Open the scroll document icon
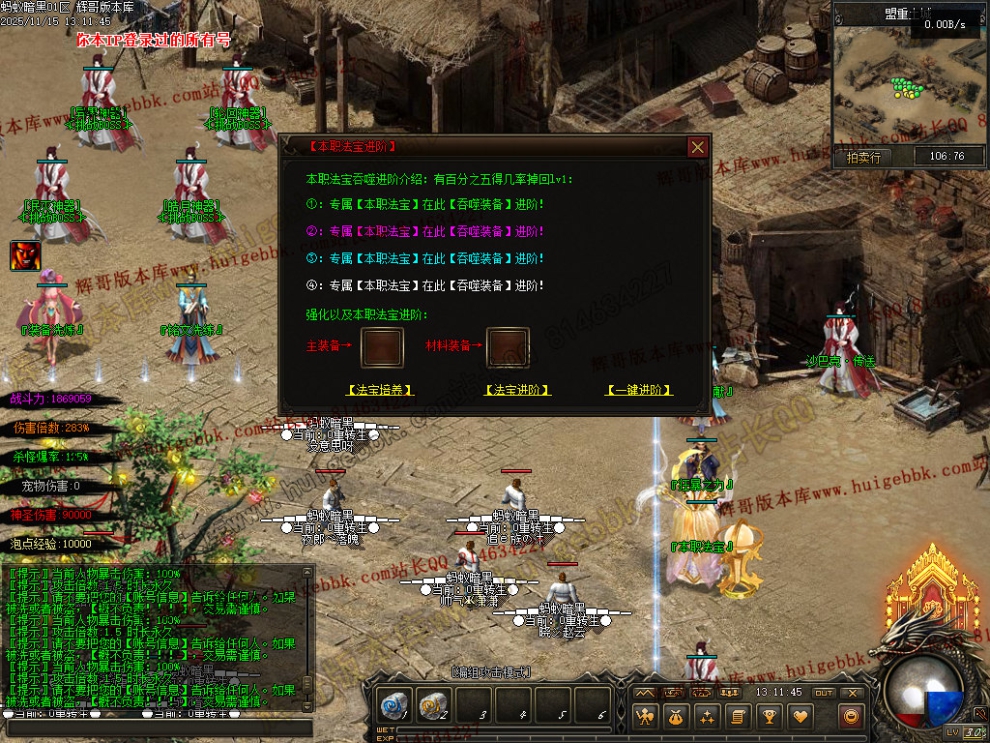990x743 pixels. pos(738,716)
